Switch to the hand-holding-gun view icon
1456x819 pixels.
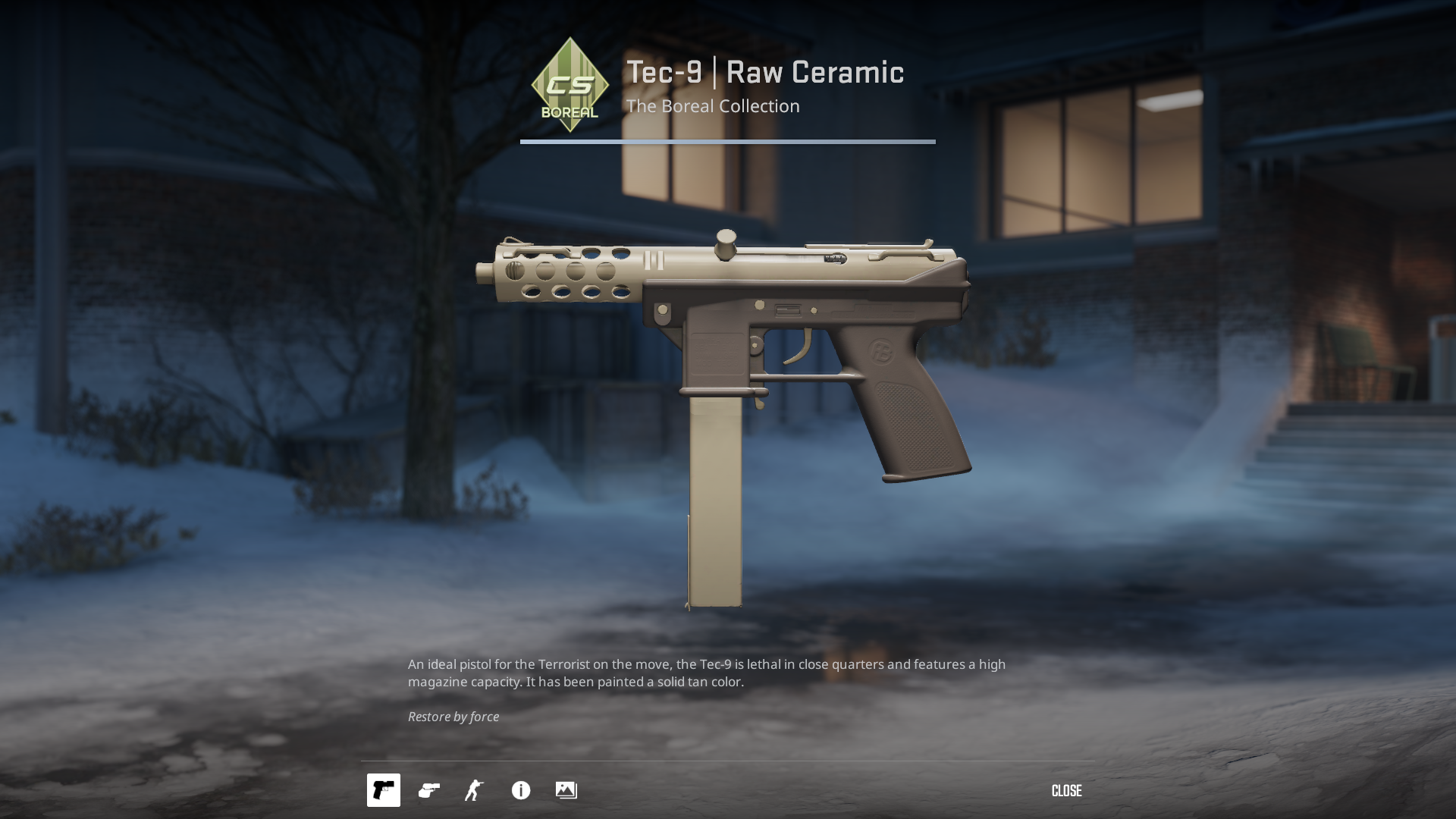pyautogui.click(x=429, y=790)
